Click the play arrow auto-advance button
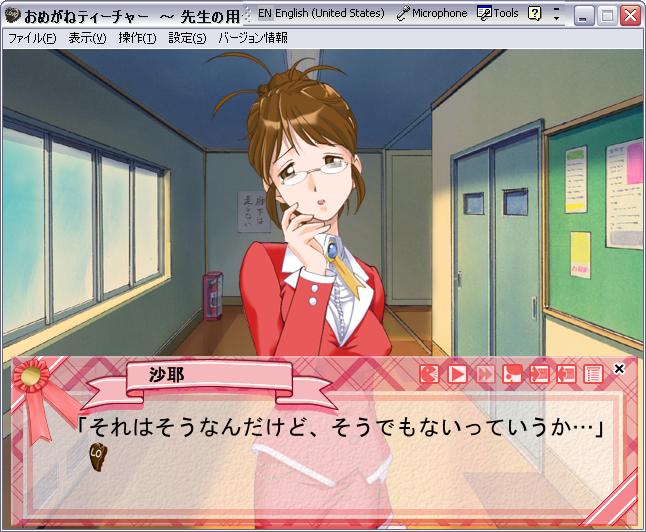The height and width of the screenshot is (532, 646). pyautogui.click(x=457, y=374)
